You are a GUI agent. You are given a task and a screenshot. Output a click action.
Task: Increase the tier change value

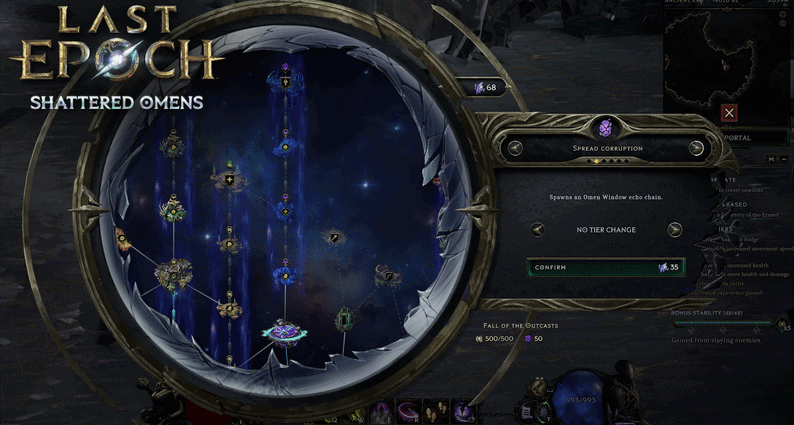(675, 229)
